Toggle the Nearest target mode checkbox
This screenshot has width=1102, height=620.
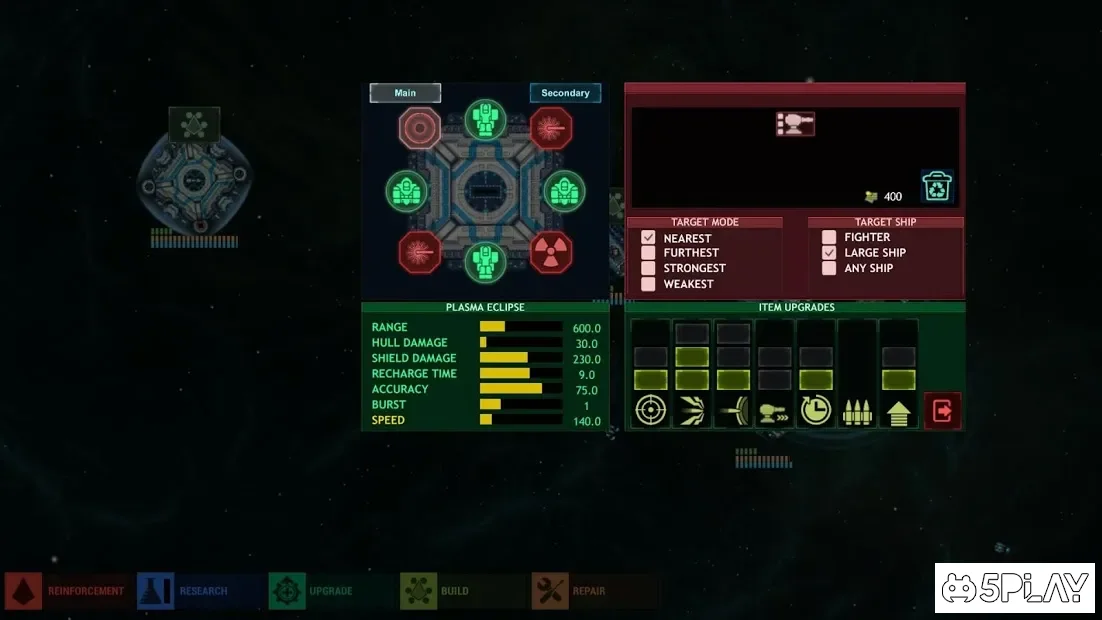click(x=648, y=238)
